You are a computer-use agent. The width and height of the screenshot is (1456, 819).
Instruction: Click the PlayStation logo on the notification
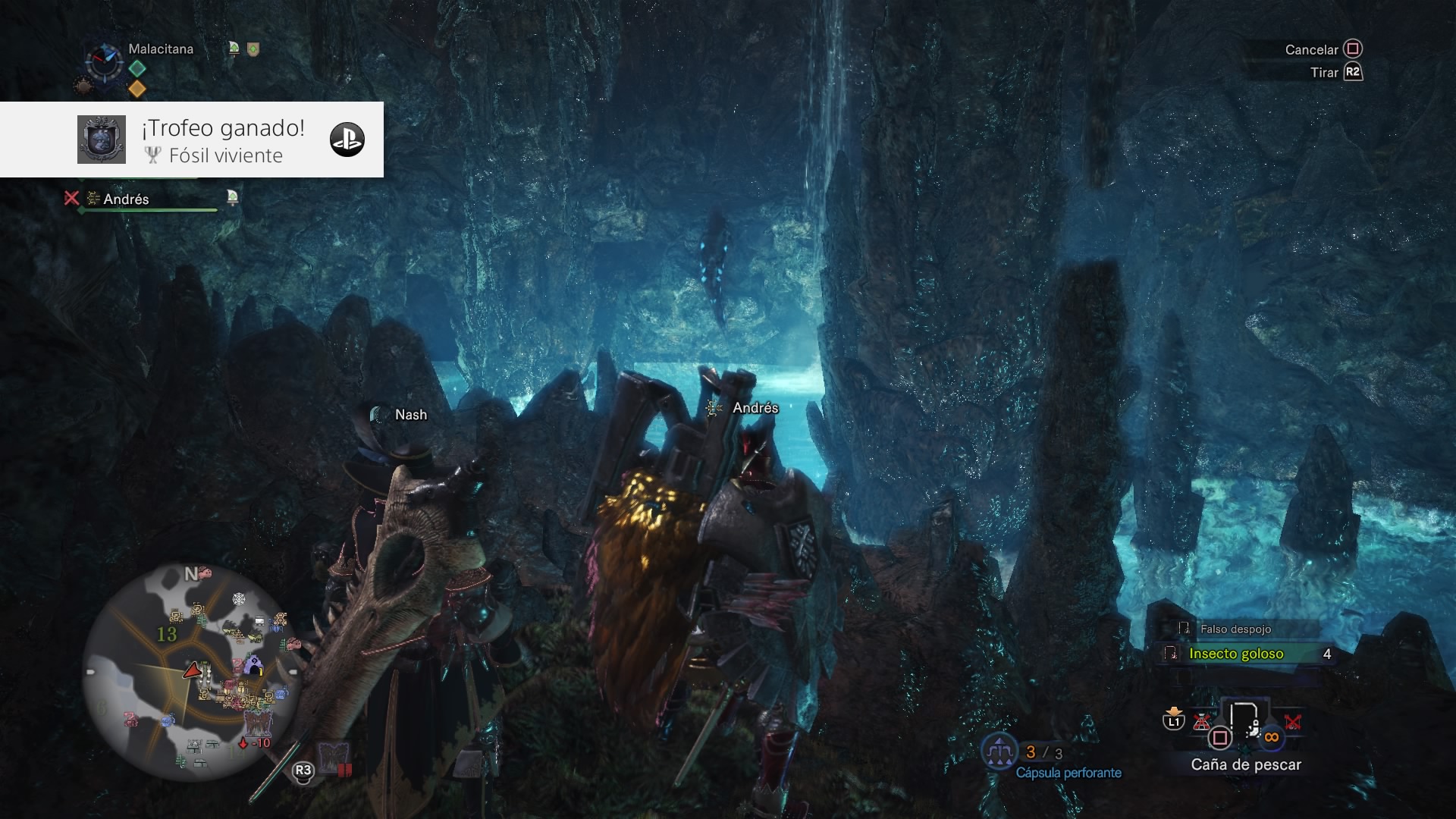click(x=347, y=140)
